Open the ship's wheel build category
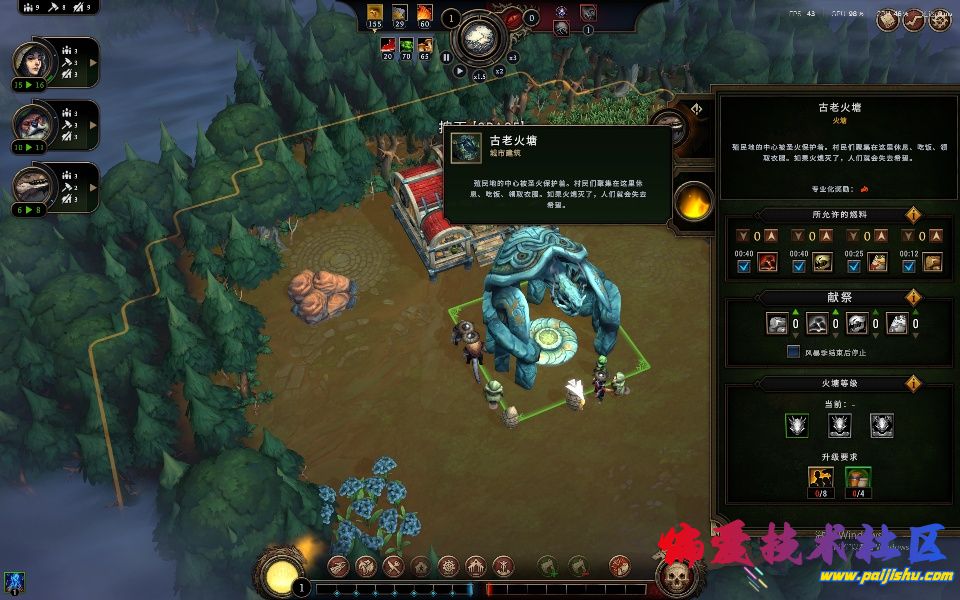The height and width of the screenshot is (600, 960). point(448,566)
